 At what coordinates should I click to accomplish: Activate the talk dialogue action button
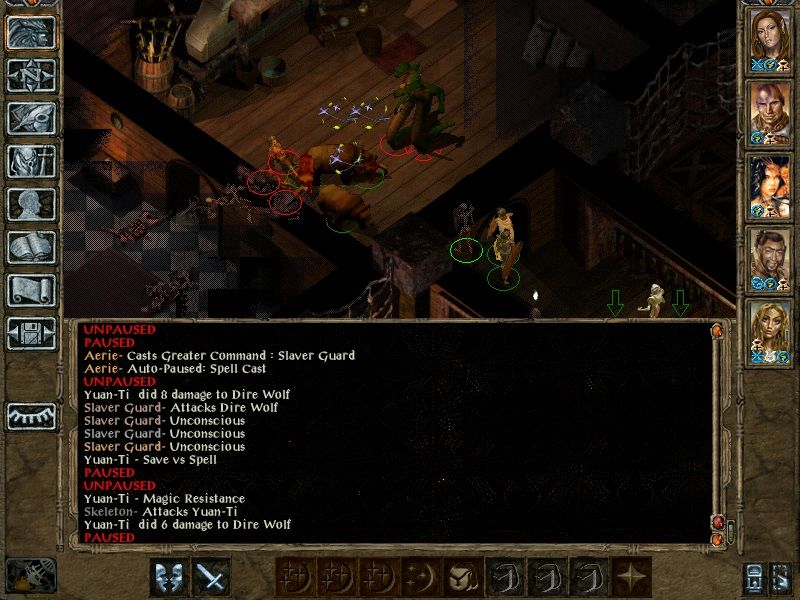[169, 576]
